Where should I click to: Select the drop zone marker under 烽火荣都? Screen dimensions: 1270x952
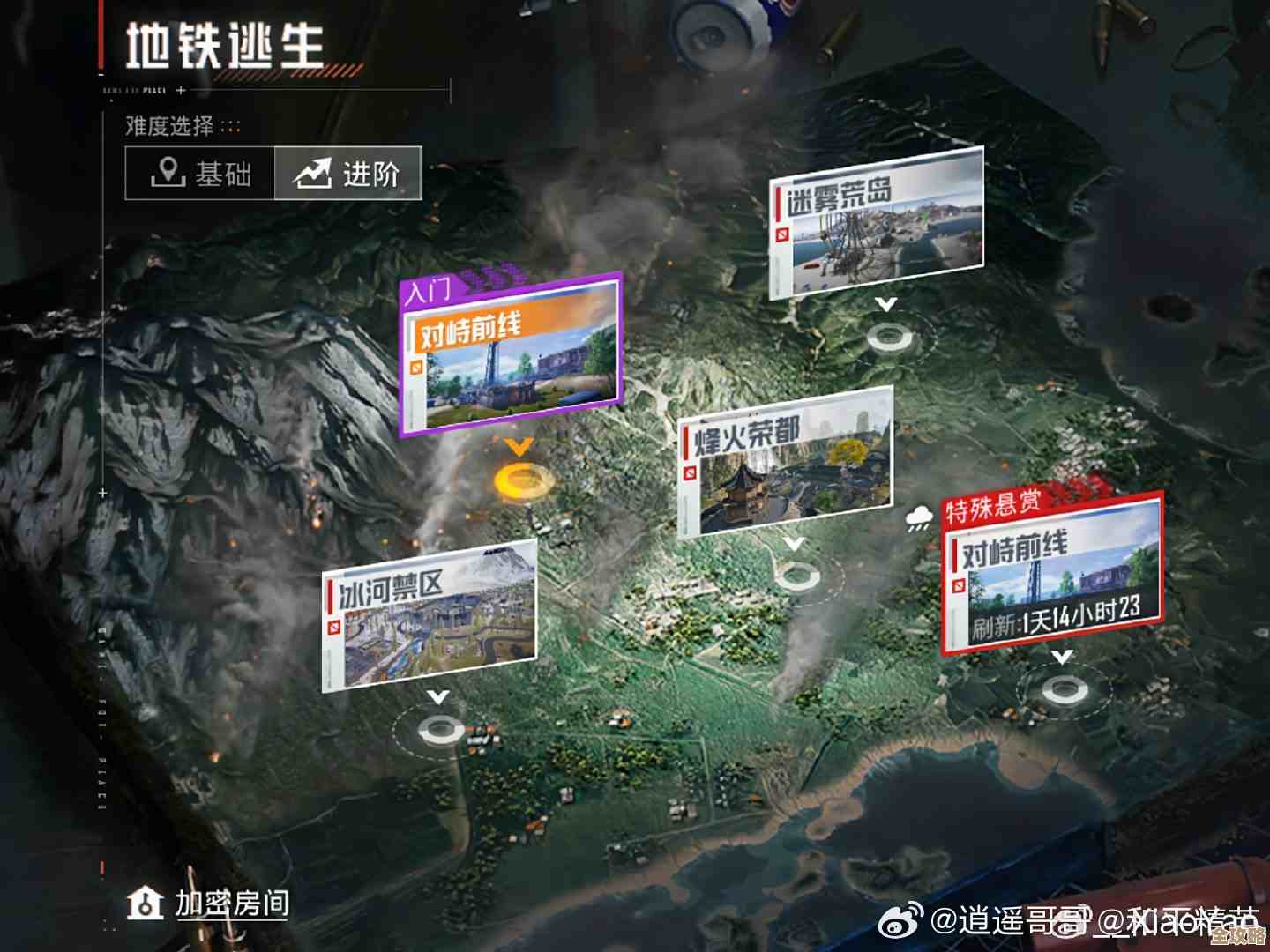[796, 577]
